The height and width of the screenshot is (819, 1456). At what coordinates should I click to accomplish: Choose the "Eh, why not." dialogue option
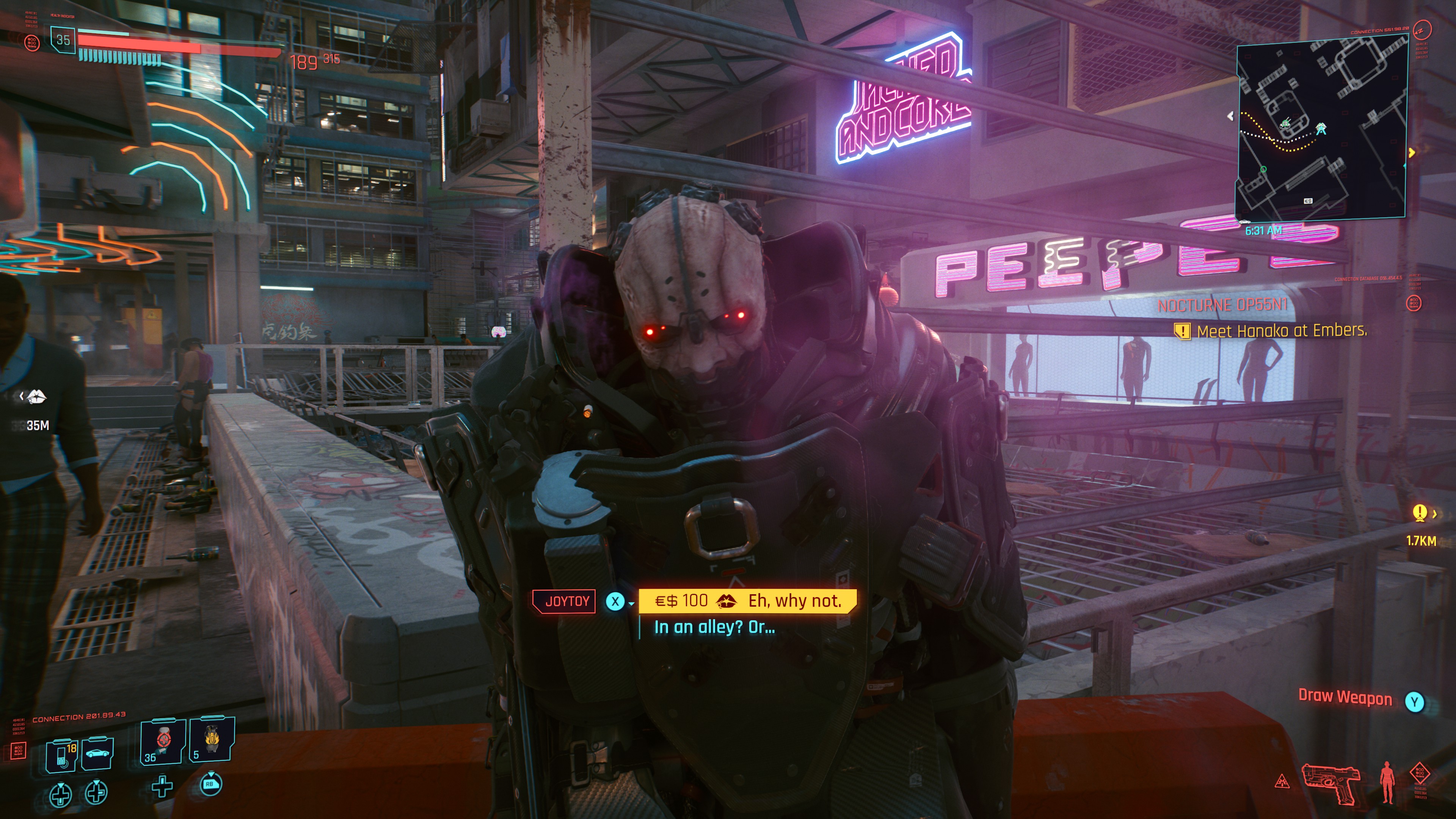click(x=747, y=600)
